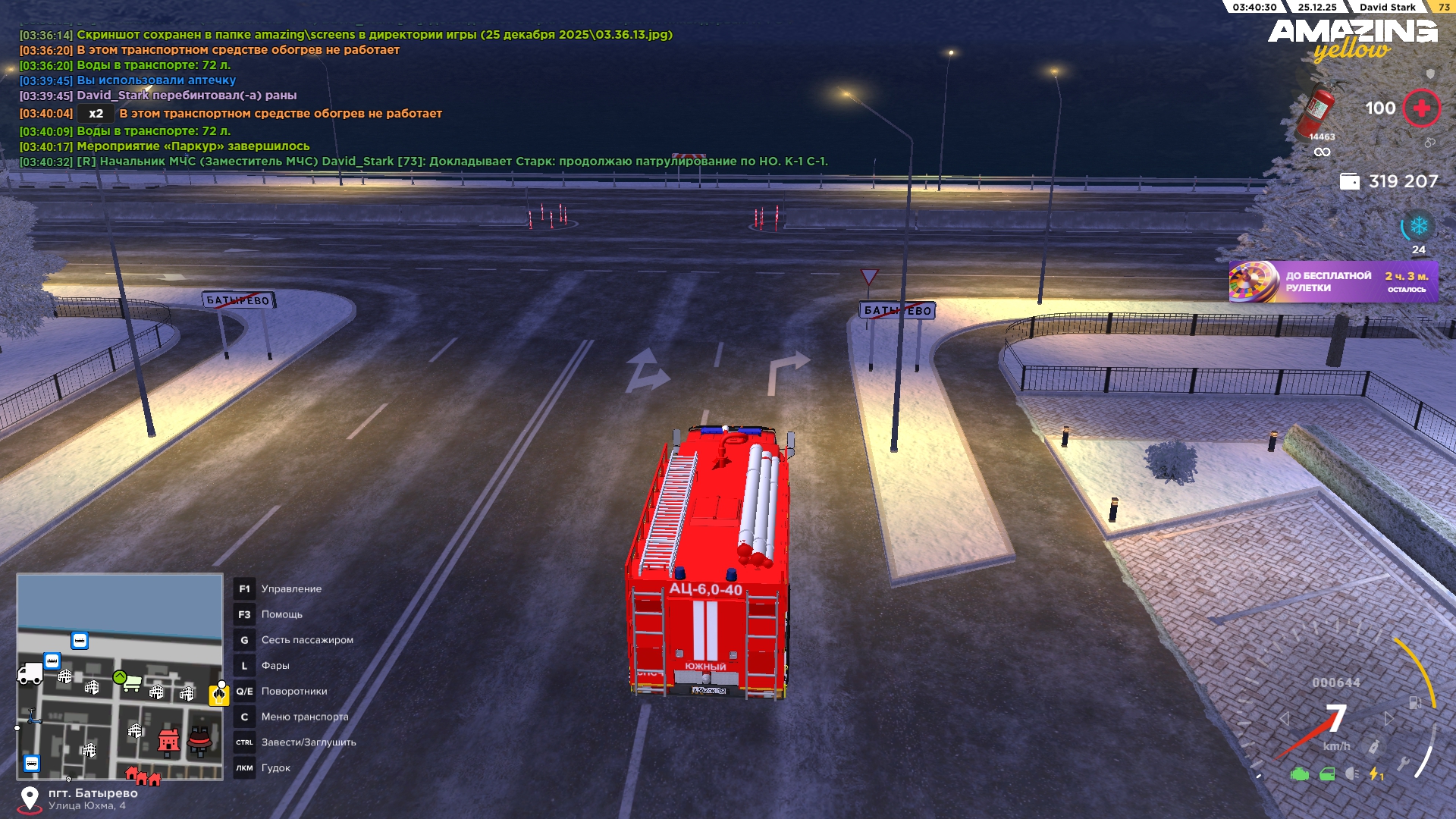
Task: Click the green car door indicator
Action: point(1327,774)
